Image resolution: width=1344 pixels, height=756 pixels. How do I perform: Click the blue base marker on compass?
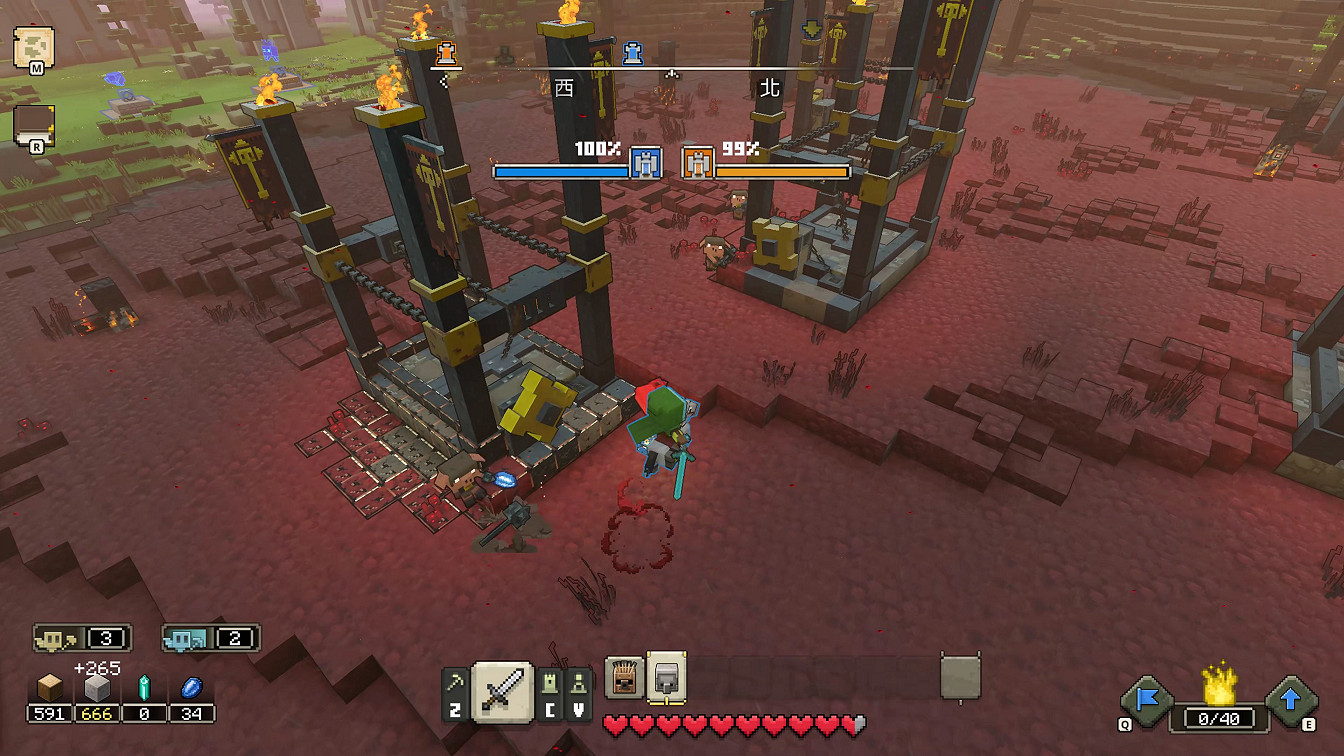click(632, 53)
